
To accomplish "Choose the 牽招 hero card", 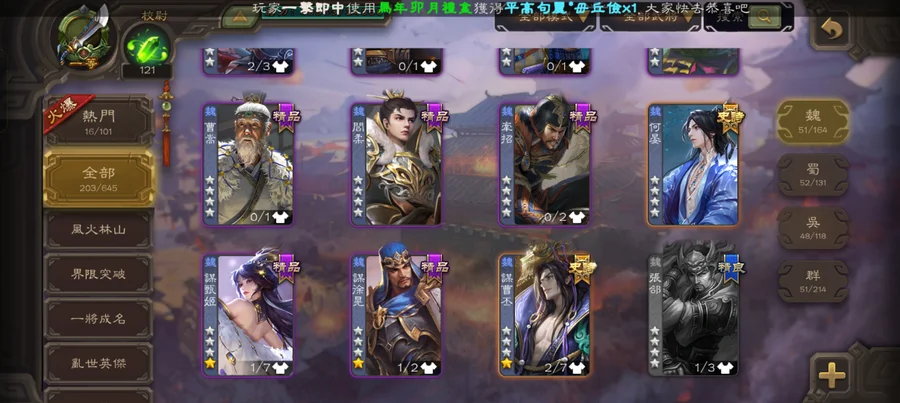I will pos(544,165).
